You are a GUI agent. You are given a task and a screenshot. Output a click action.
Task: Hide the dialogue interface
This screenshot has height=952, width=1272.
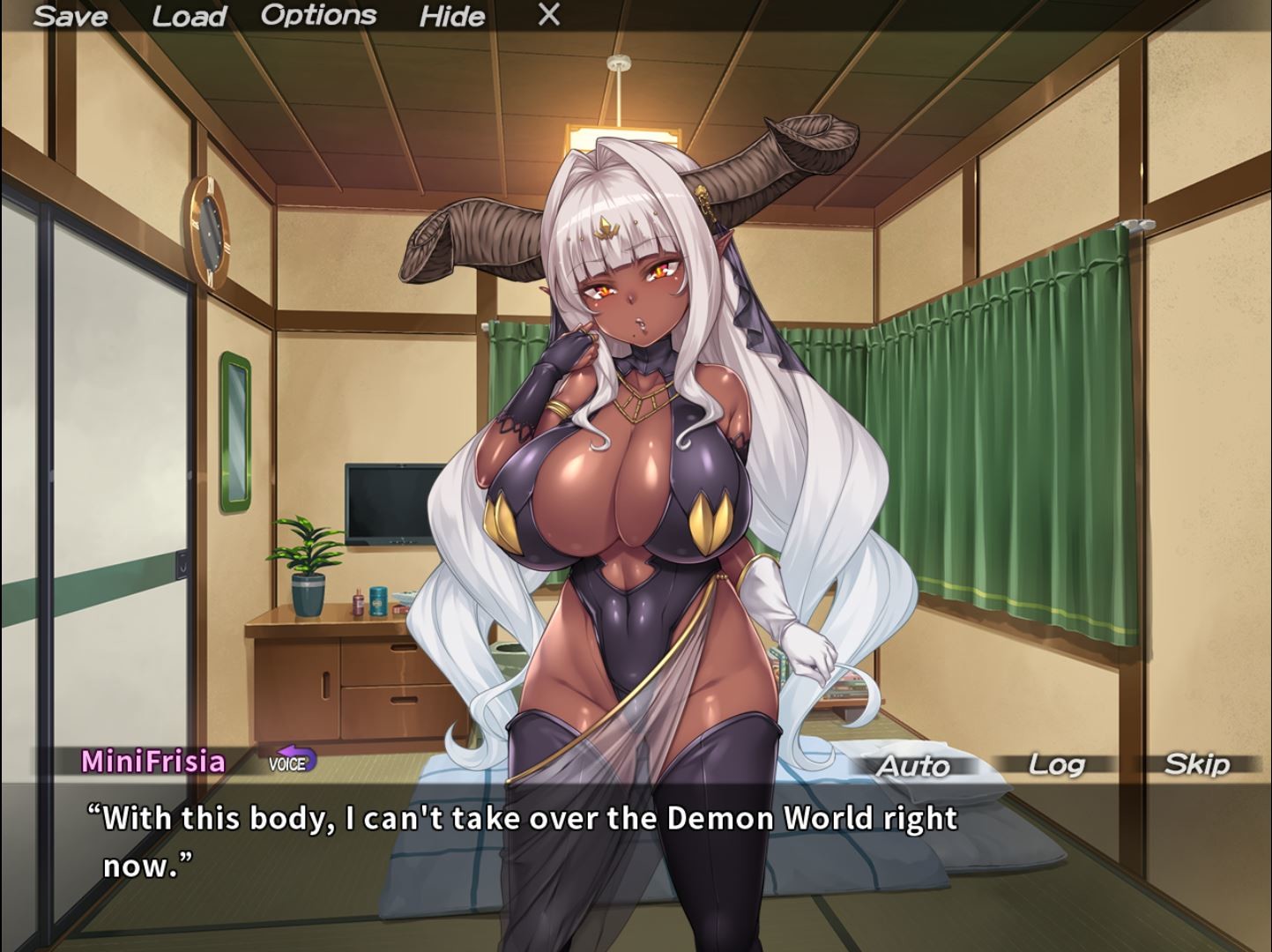[x=451, y=17]
